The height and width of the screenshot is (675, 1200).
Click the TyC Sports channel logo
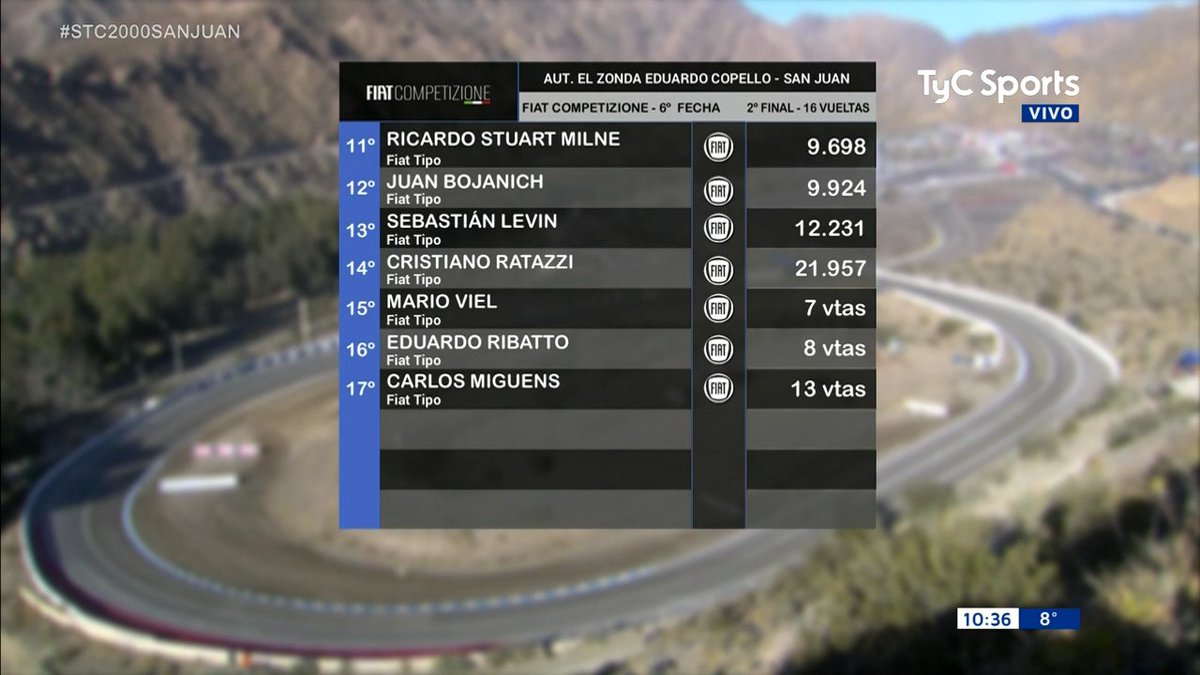[x=998, y=86]
